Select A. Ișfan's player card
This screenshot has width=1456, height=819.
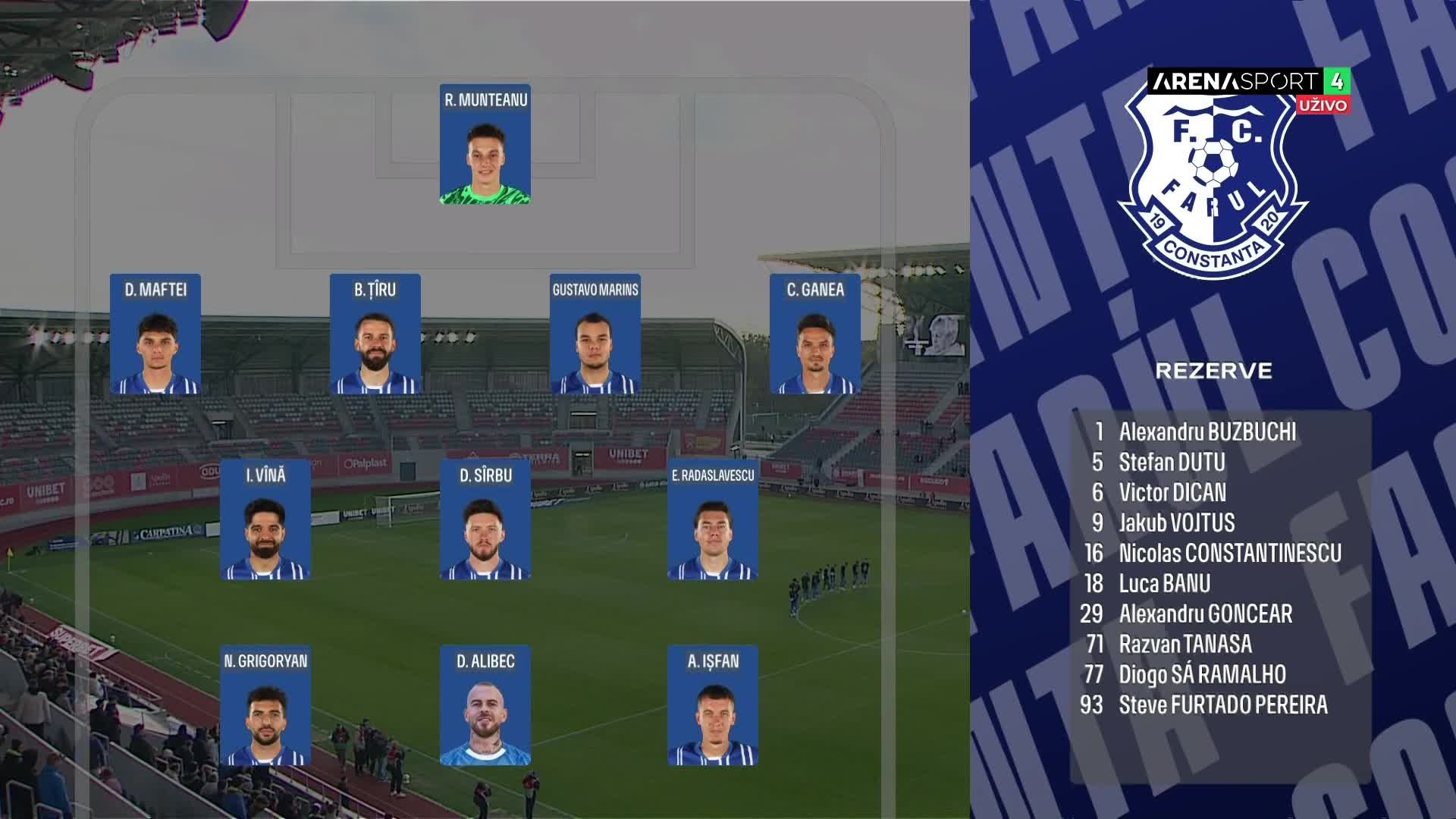coord(713,705)
